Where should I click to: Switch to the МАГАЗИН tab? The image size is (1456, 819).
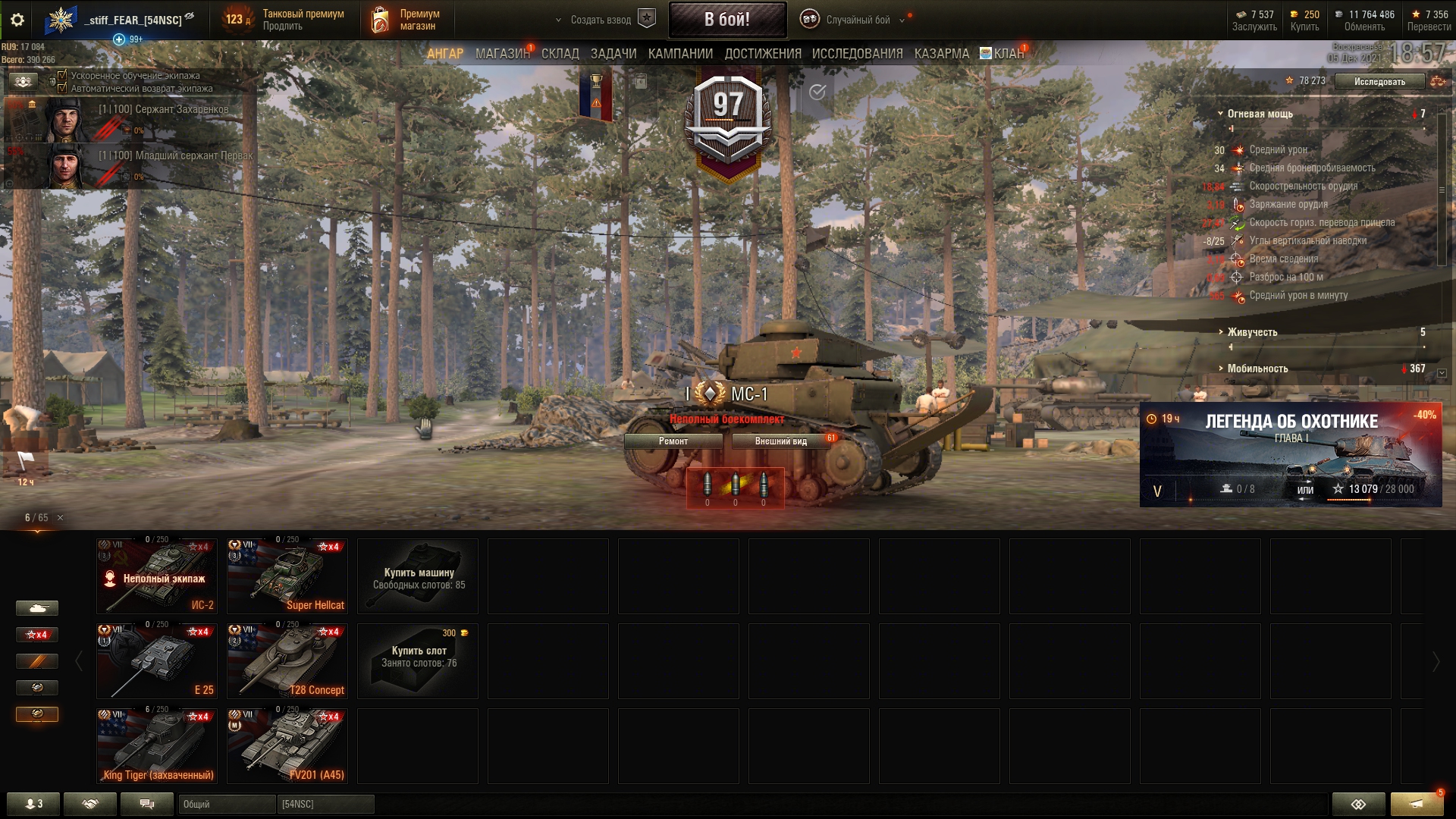[x=502, y=54]
